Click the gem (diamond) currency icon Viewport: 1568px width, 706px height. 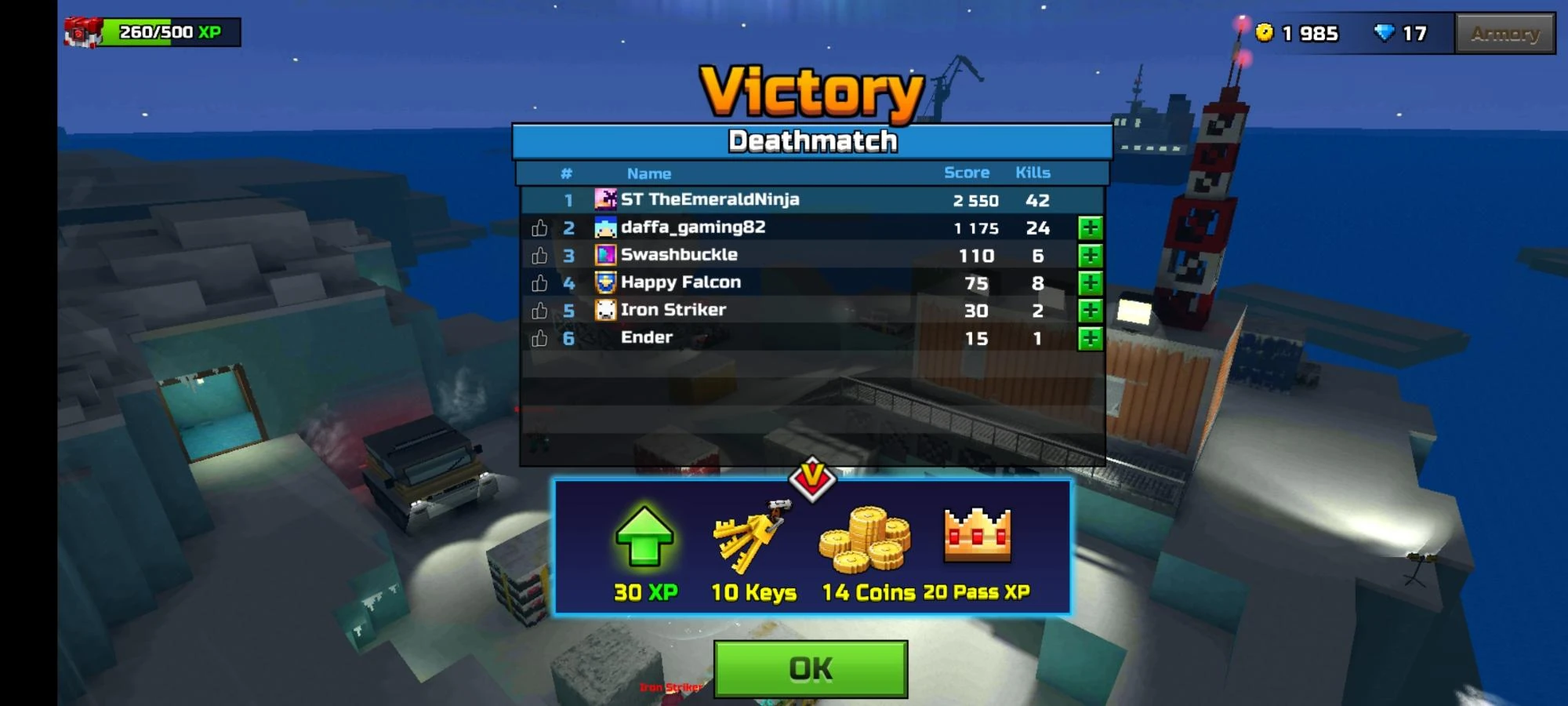tap(1385, 33)
